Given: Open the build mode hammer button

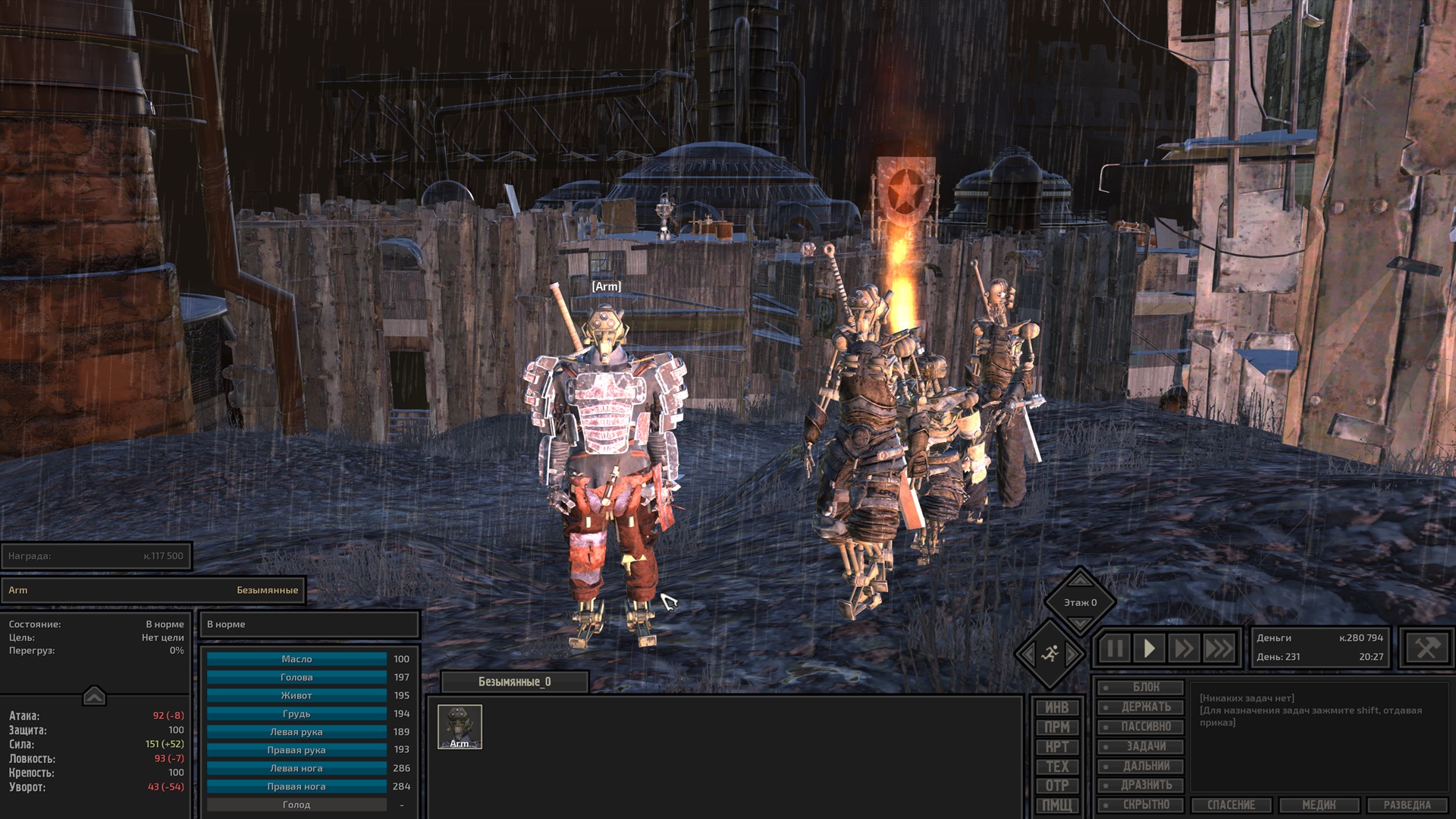Looking at the screenshot, I should tap(1426, 648).
